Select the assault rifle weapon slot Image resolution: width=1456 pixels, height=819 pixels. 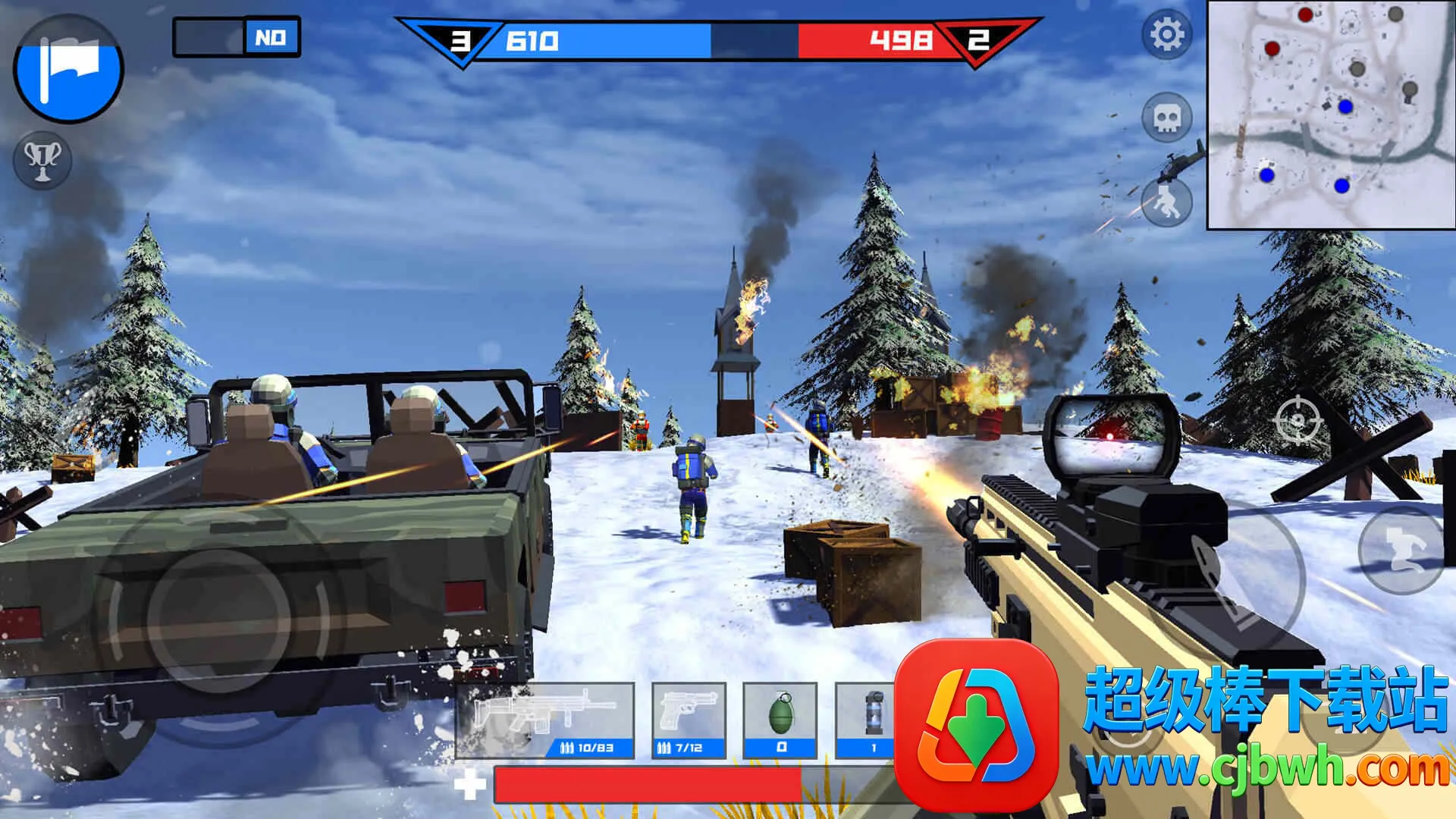coord(544,720)
